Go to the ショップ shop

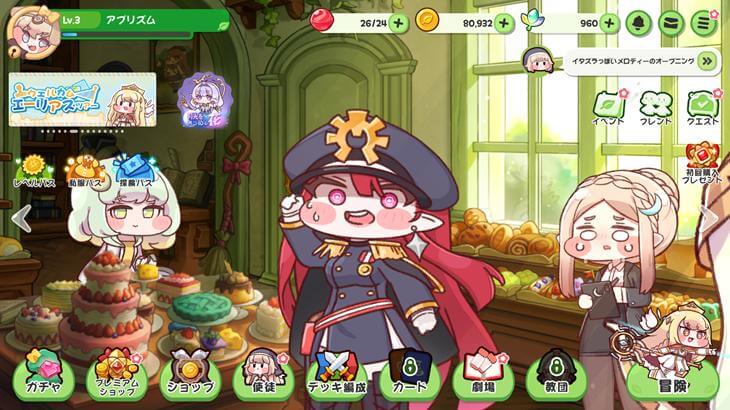tap(189, 376)
